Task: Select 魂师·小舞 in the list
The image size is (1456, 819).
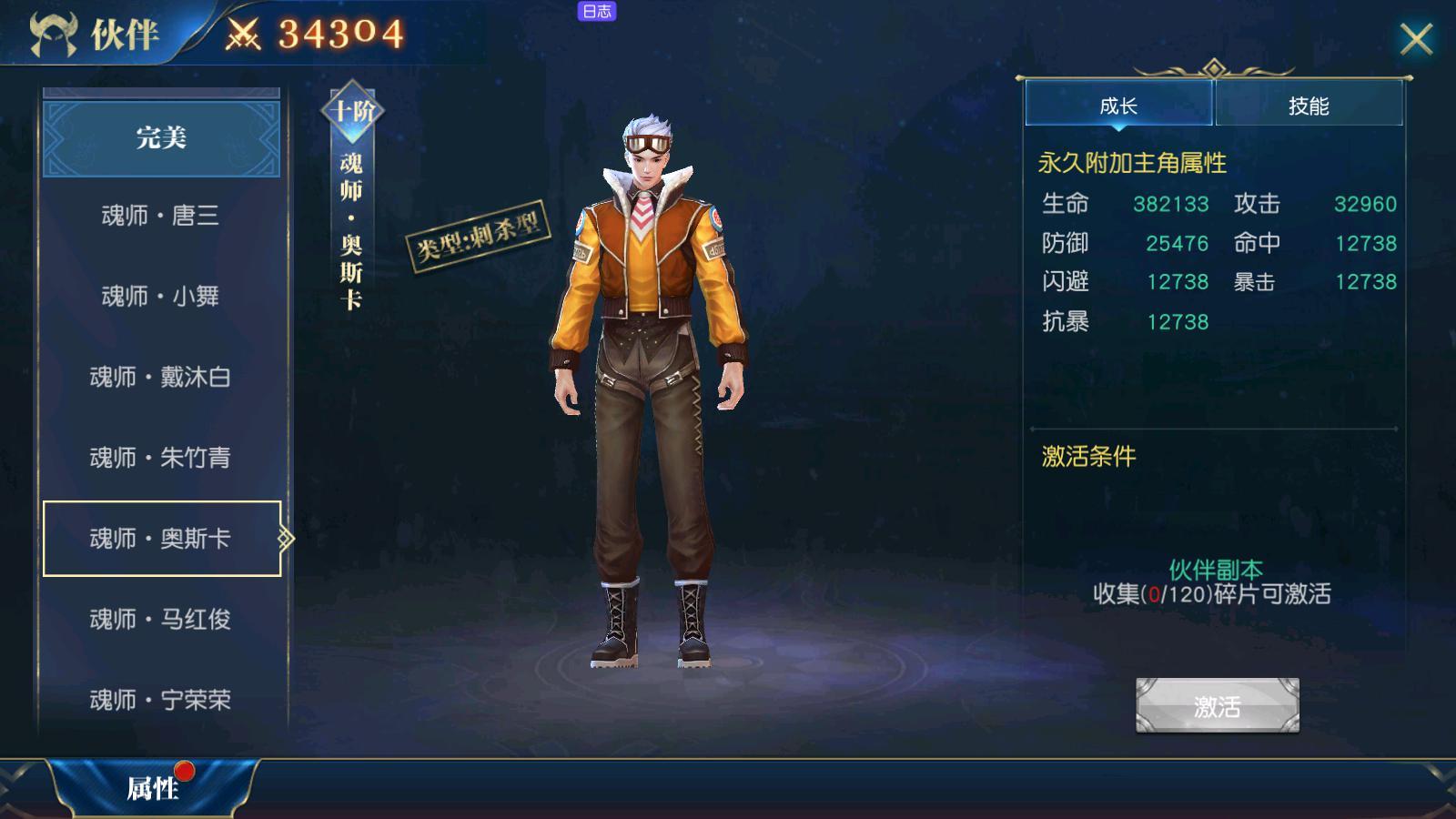Action: pyautogui.click(x=161, y=297)
